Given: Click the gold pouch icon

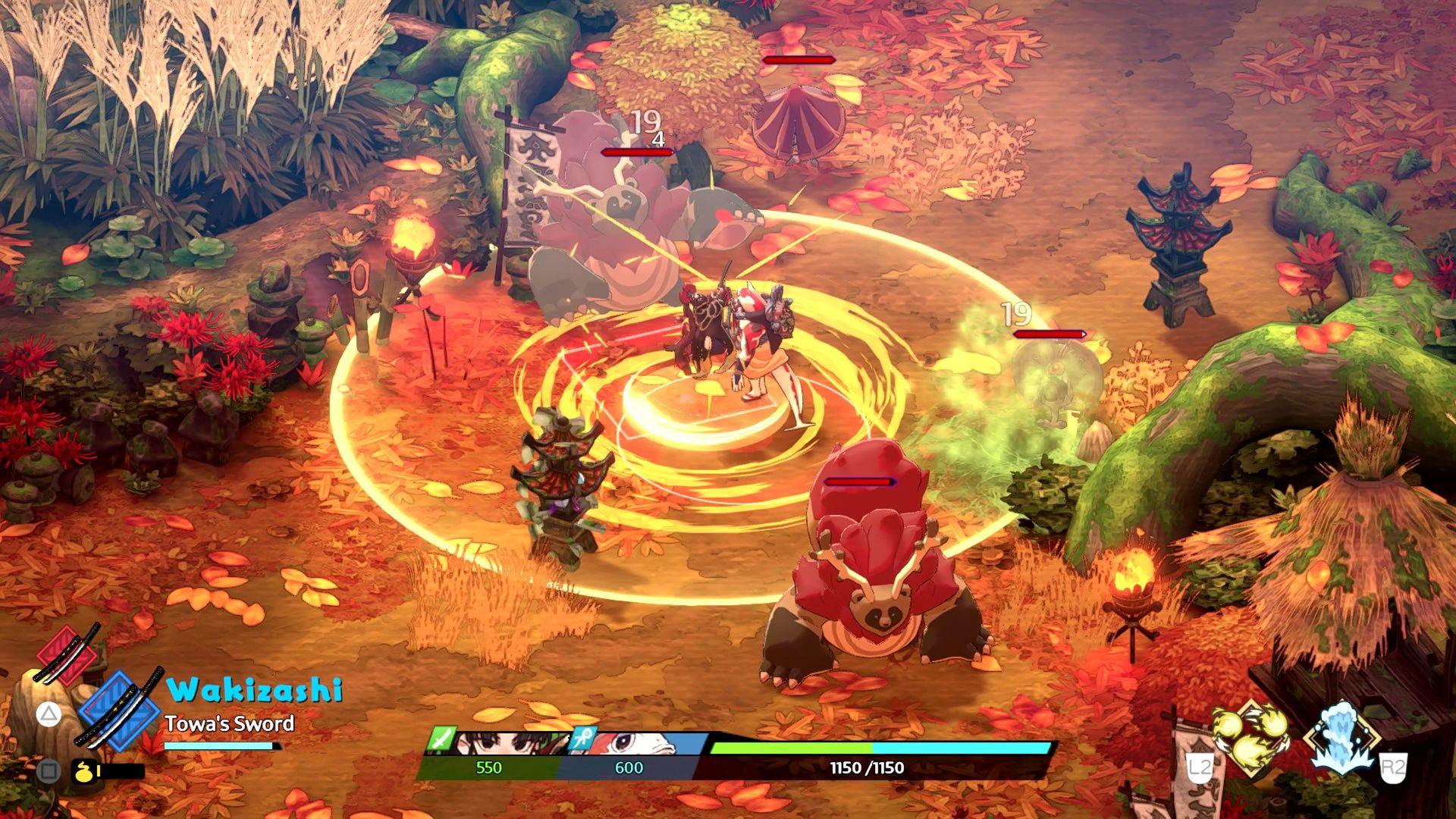Looking at the screenshot, I should tap(82, 771).
